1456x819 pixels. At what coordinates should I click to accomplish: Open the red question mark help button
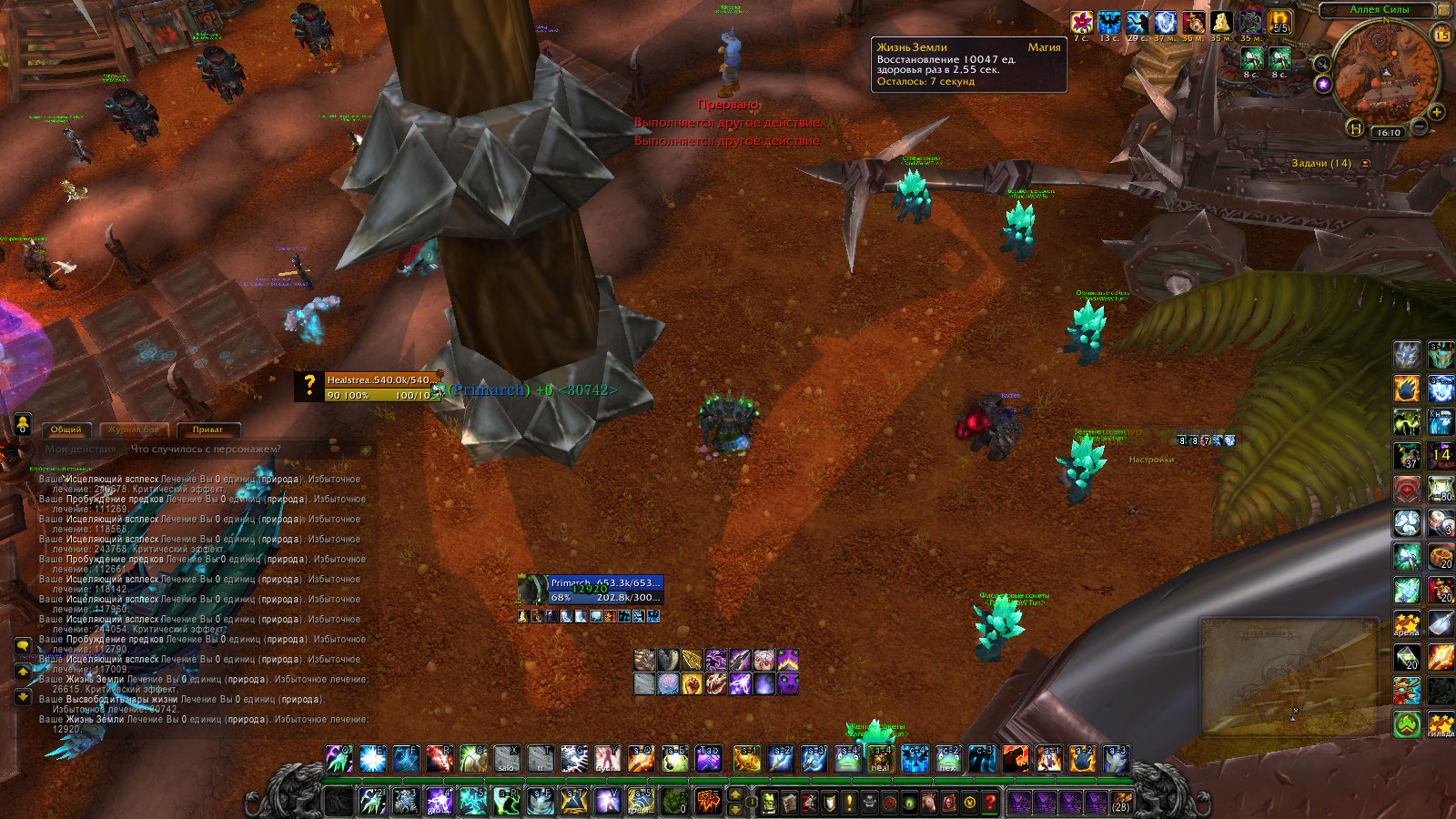tap(990, 803)
